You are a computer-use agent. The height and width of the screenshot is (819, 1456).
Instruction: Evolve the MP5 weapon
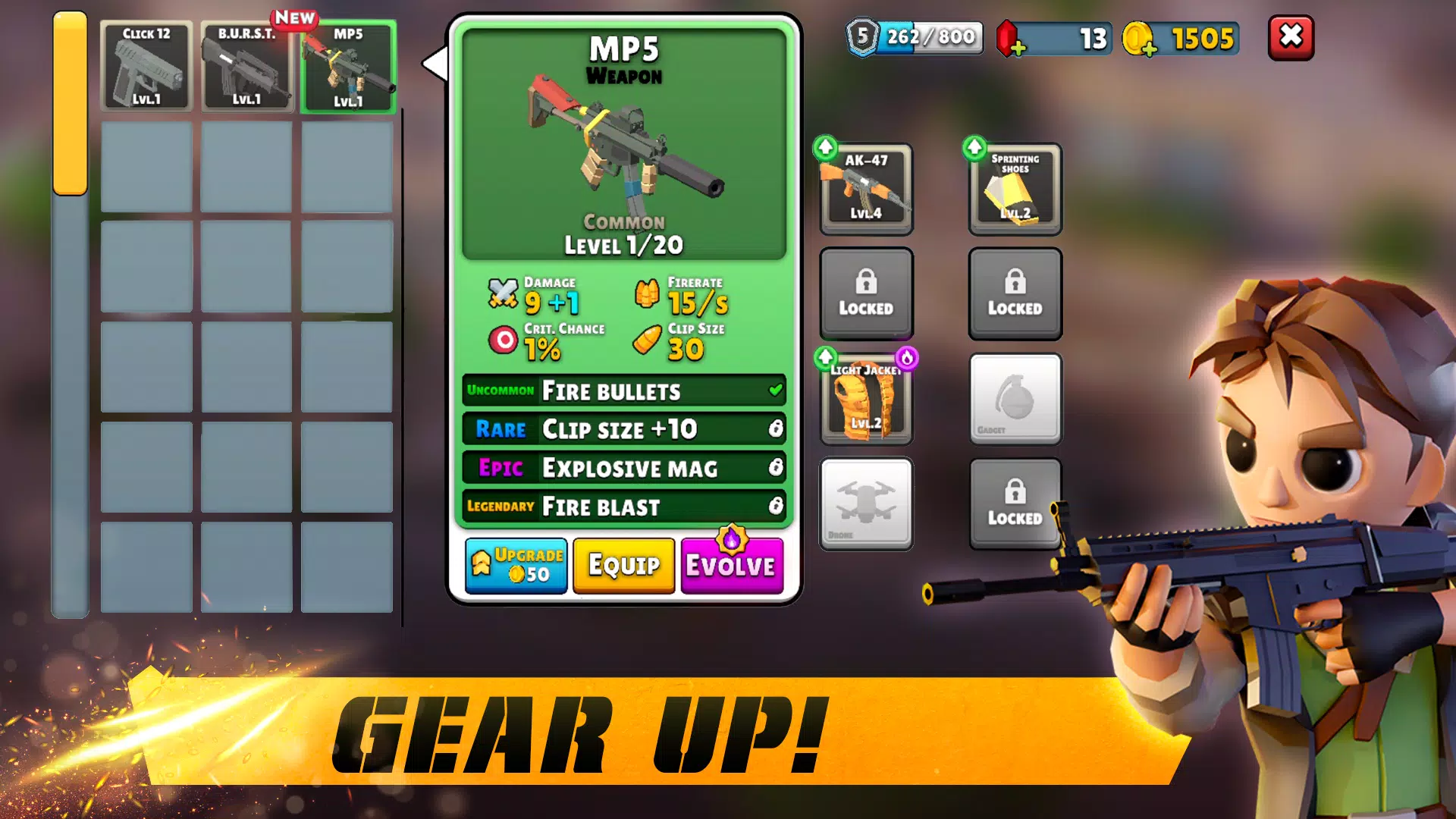731,566
